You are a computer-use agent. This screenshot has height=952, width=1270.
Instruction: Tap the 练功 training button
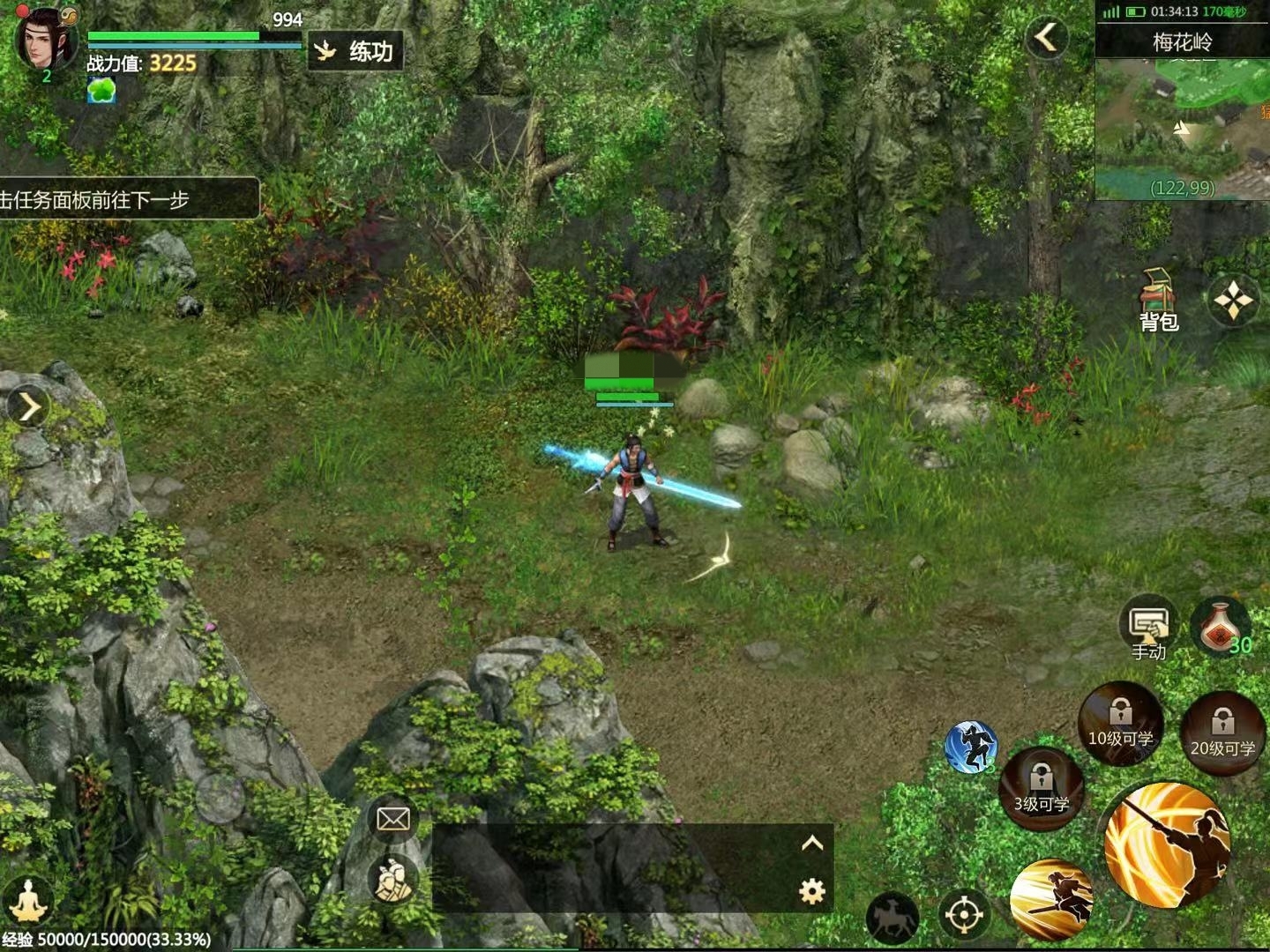point(356,51)
